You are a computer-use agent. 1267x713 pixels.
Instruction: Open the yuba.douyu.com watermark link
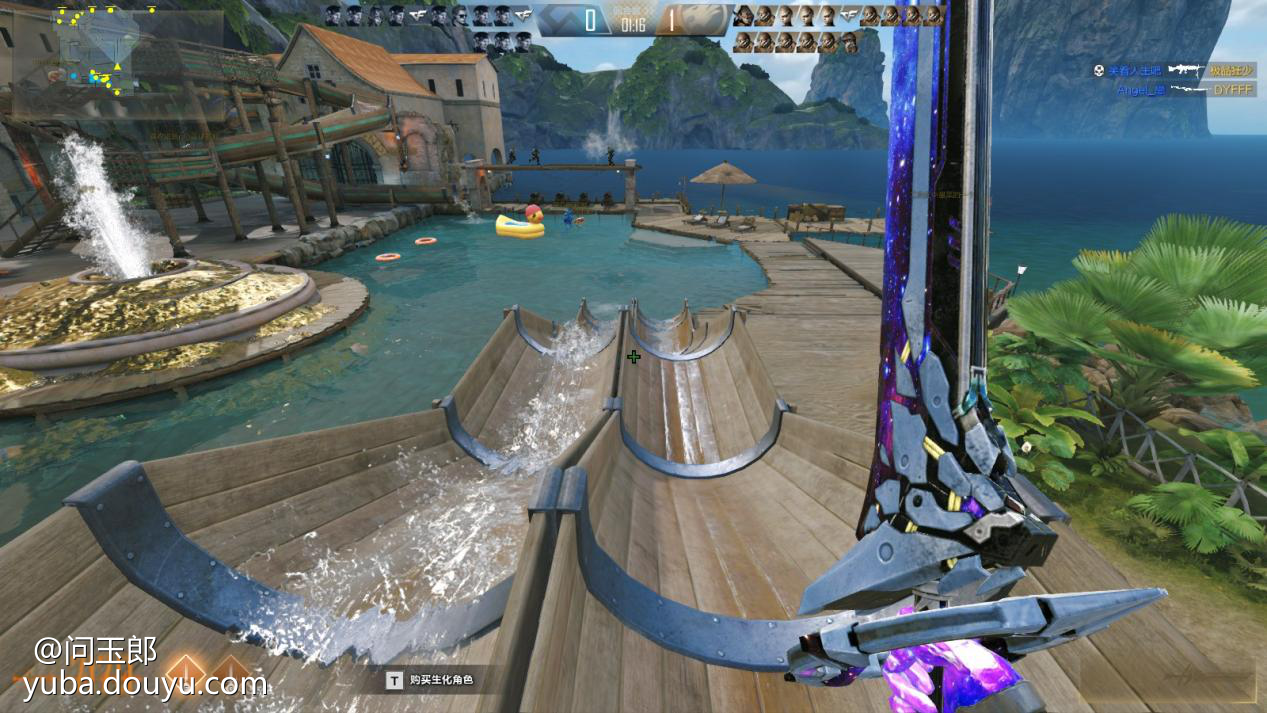tap(146, 684)
